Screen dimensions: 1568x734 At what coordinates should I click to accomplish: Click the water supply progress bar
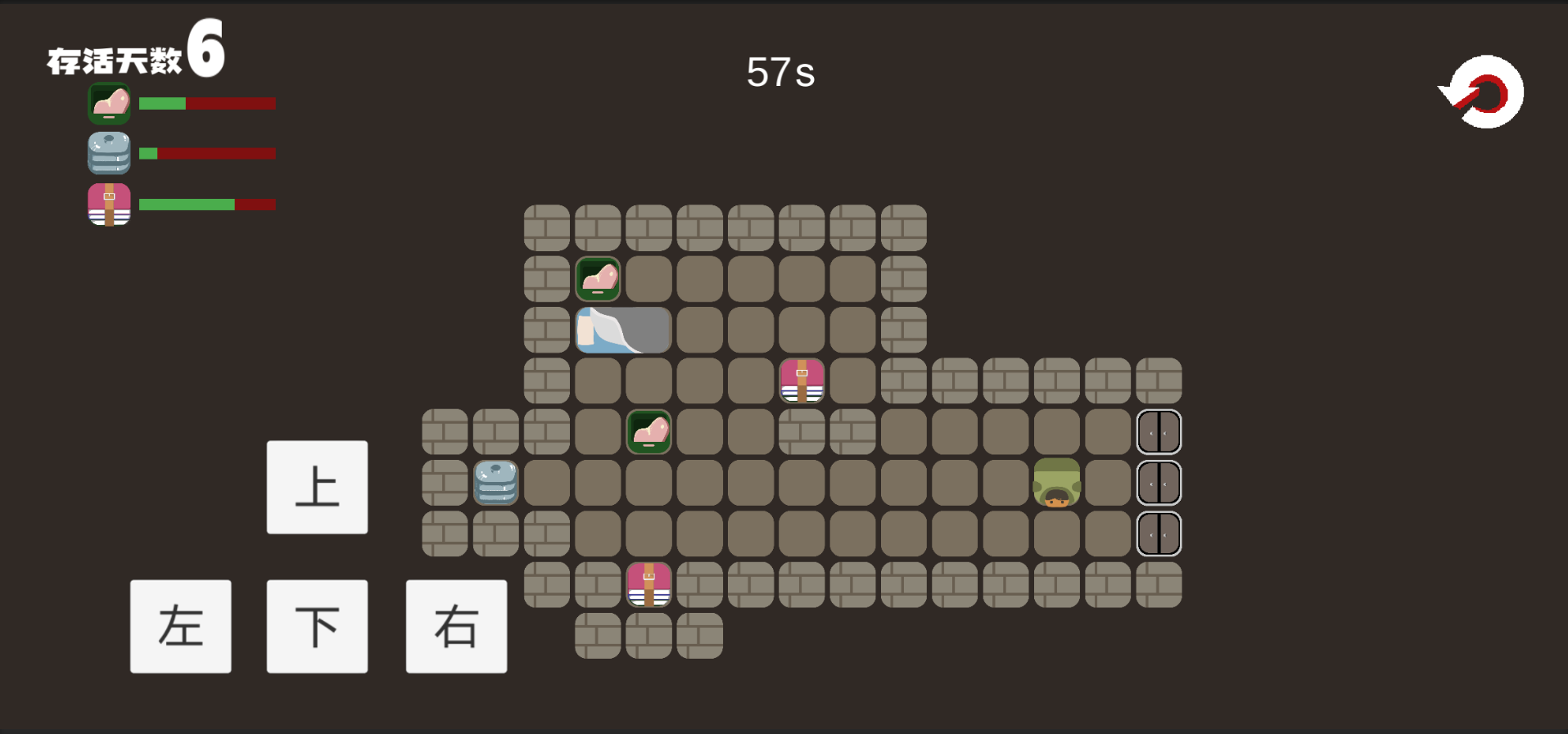click(x=207, y=154)
